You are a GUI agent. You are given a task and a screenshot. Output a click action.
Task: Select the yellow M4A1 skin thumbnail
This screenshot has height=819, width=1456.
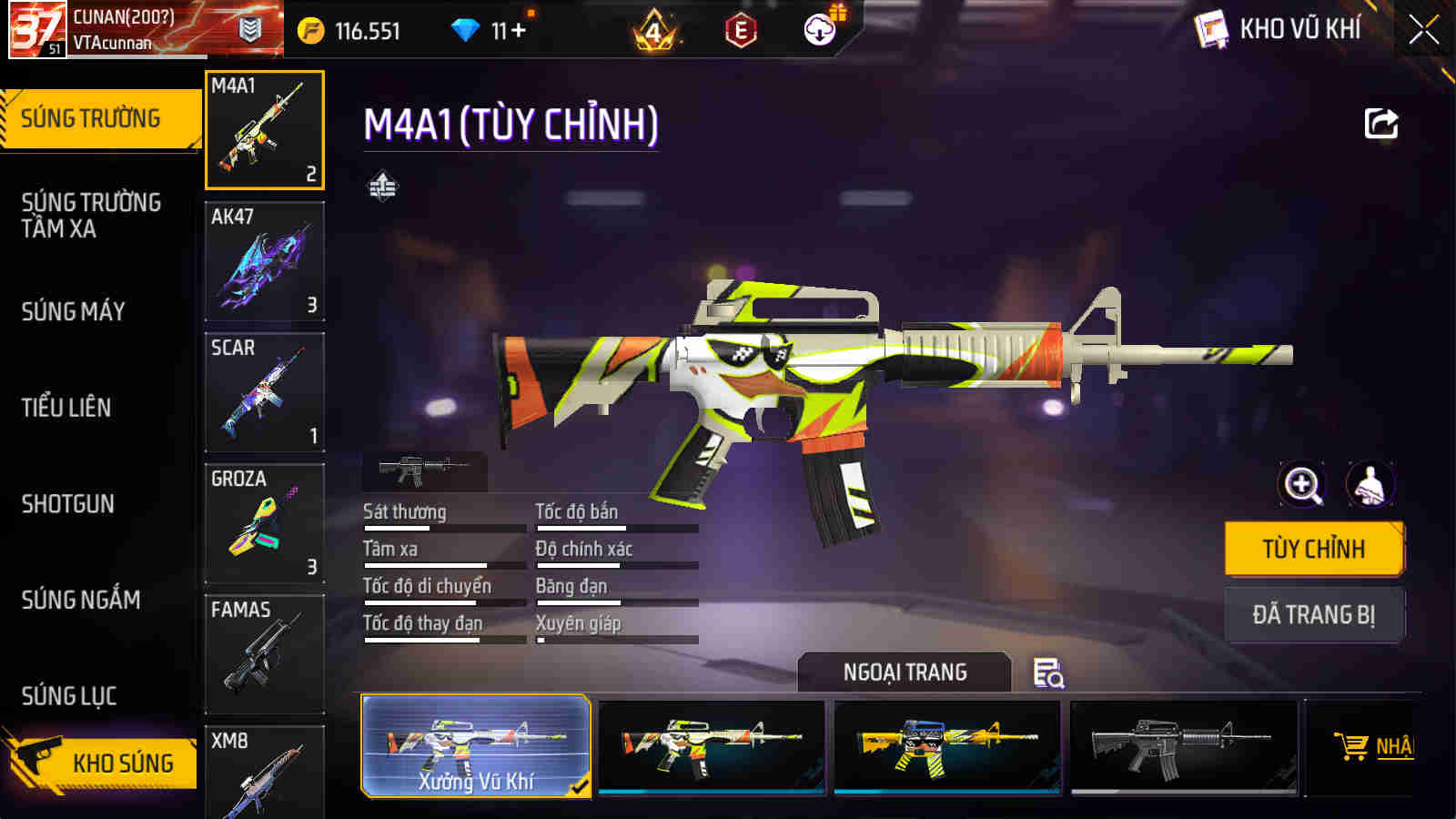[x=947, y=746]
